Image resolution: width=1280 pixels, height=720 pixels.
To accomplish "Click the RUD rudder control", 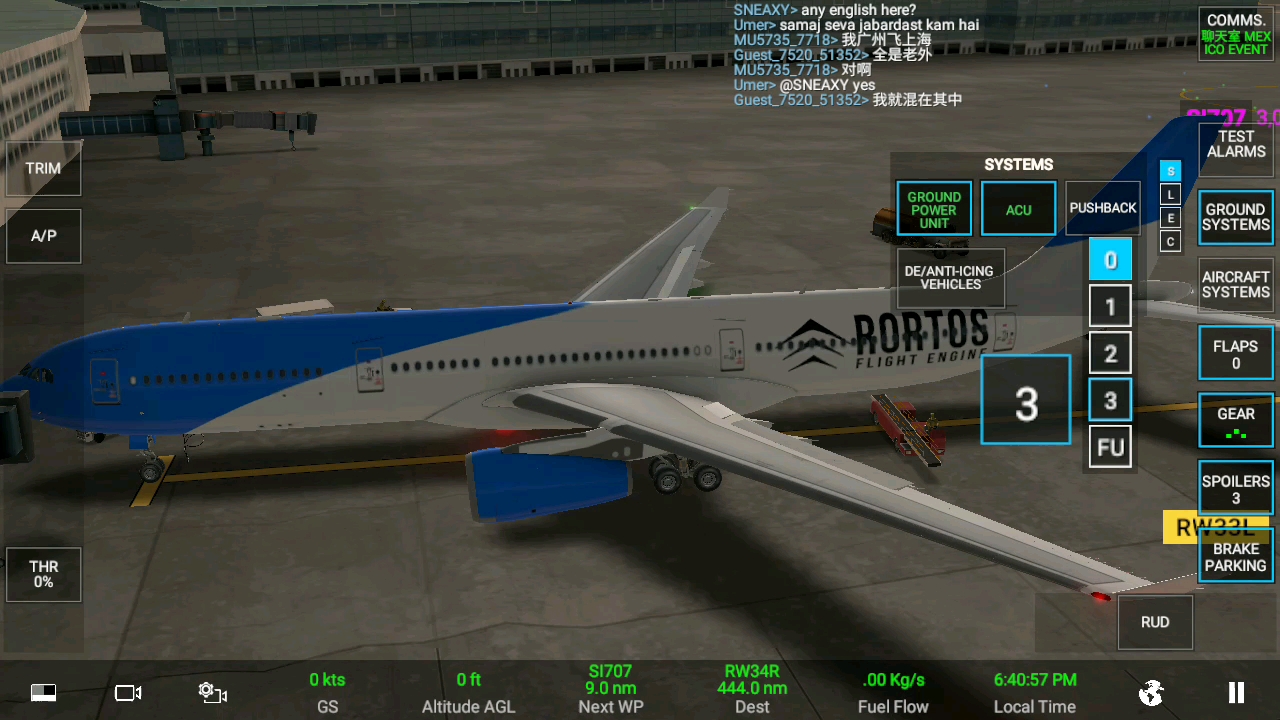I will (1154, 622).
